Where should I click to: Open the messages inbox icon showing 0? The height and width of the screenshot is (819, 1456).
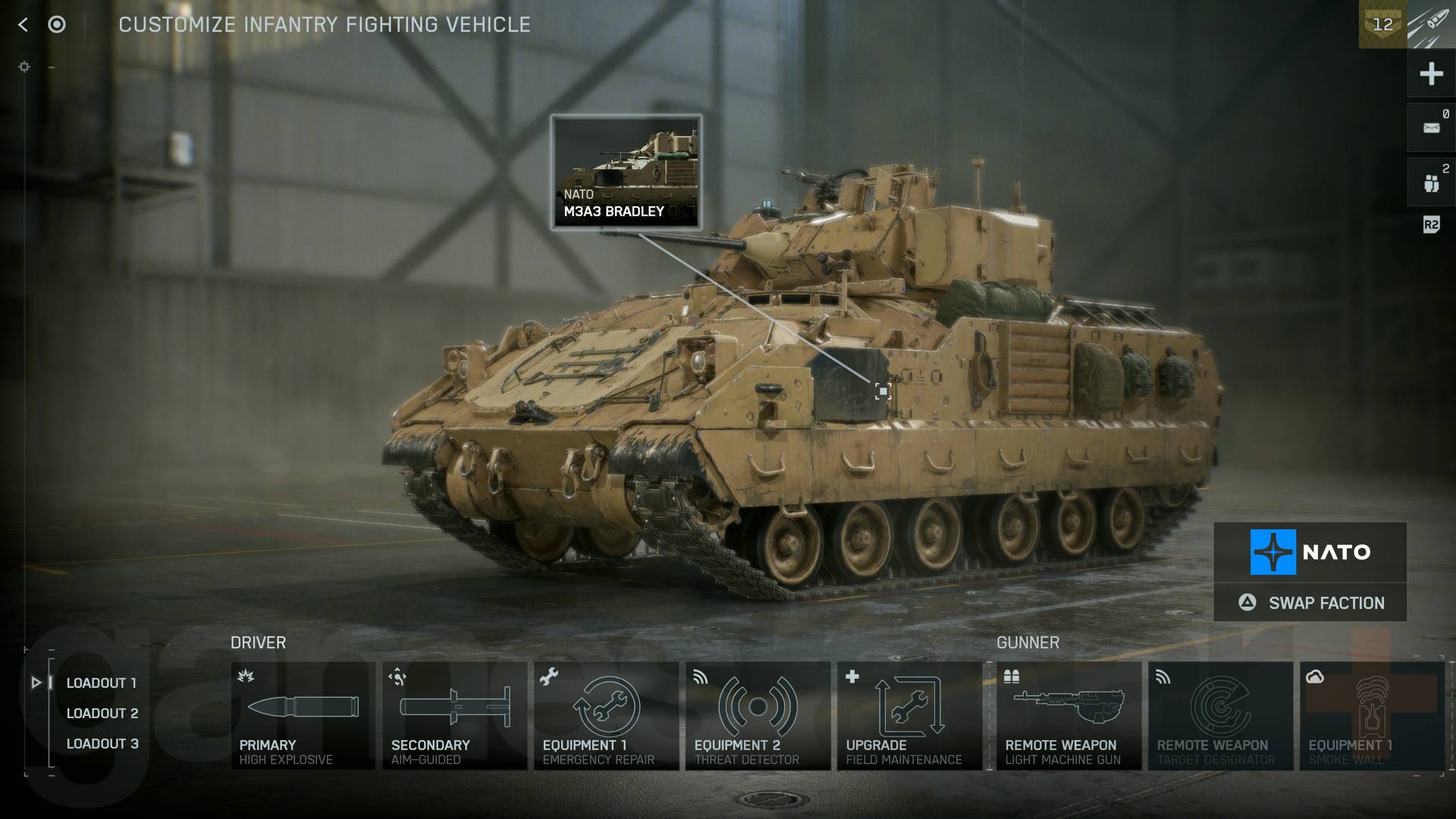1430,127
